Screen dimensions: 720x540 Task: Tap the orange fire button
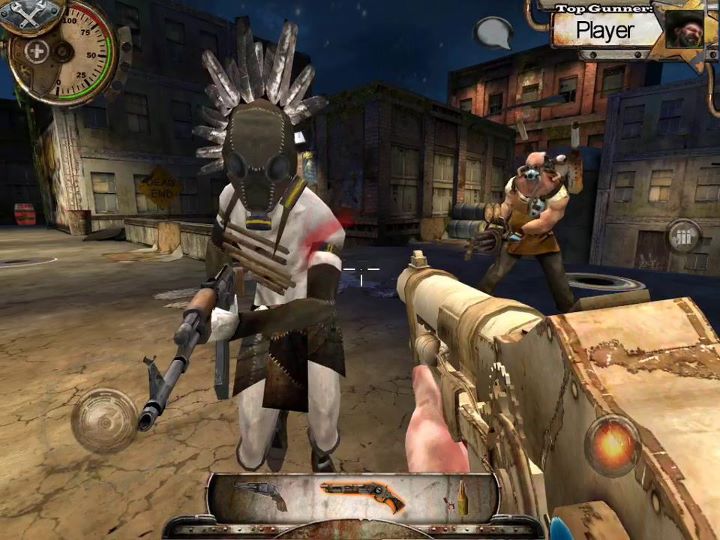tap(612, 443)
